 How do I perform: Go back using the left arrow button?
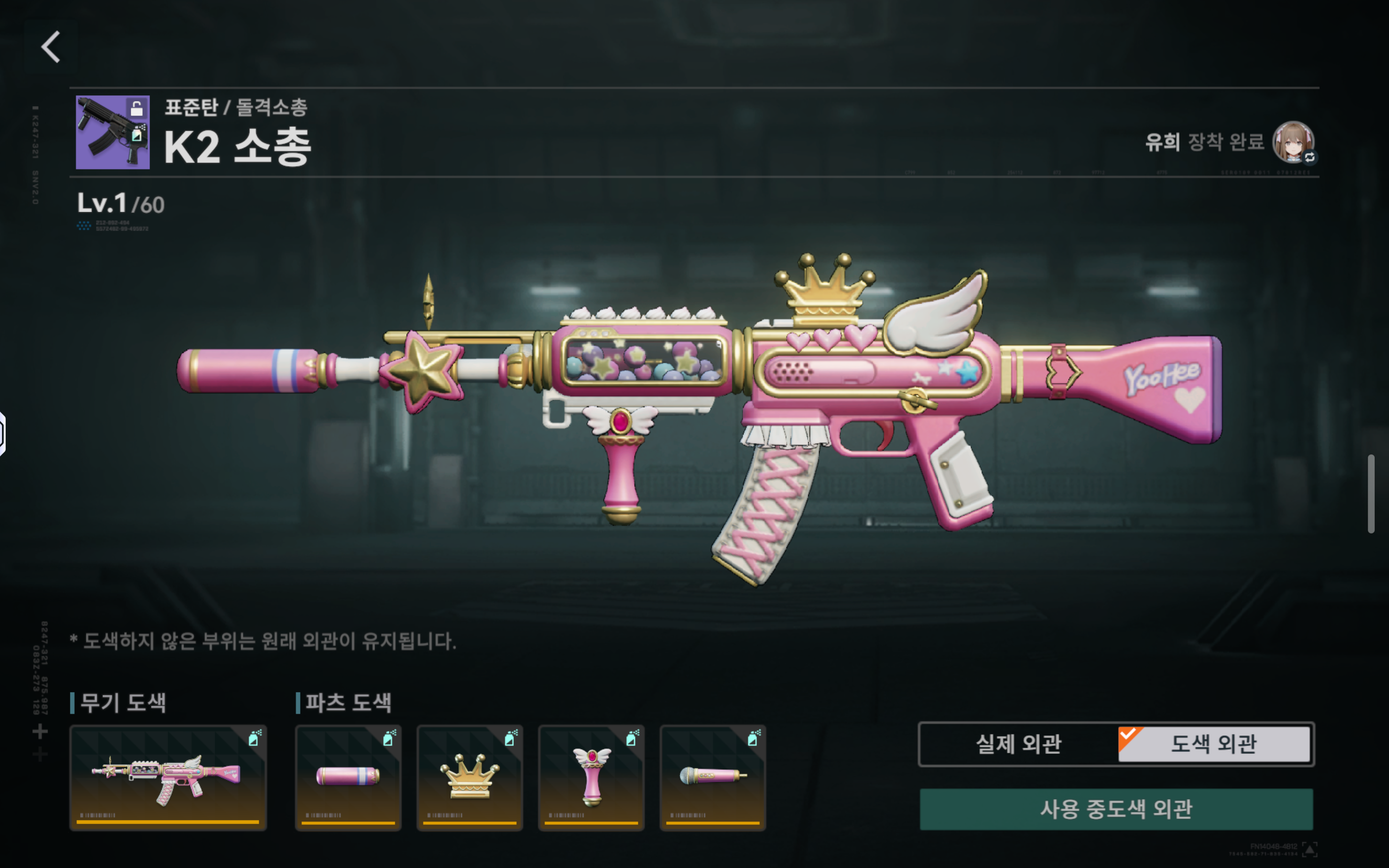(x=51, y=47)
